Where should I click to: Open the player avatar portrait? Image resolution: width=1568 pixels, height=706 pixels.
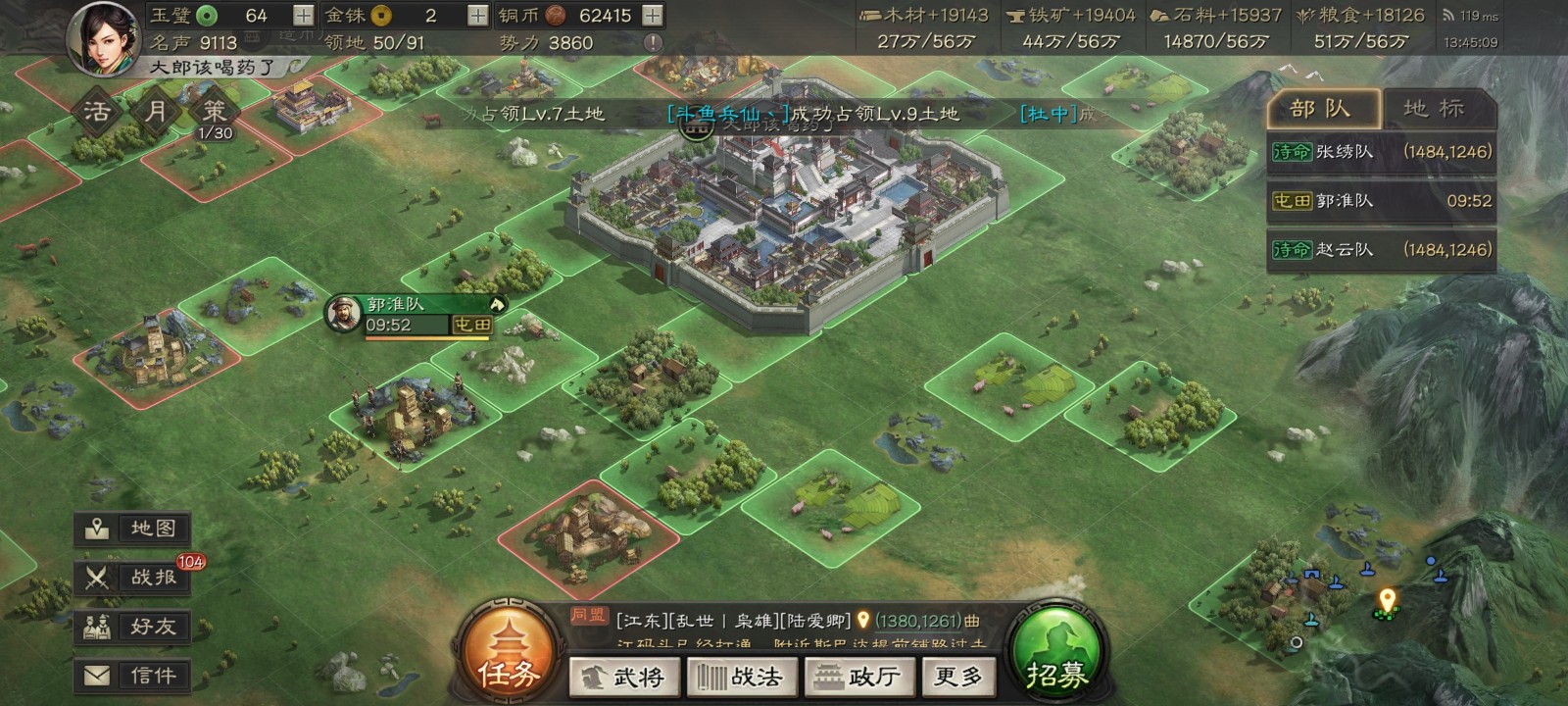(x=104, y=36)
